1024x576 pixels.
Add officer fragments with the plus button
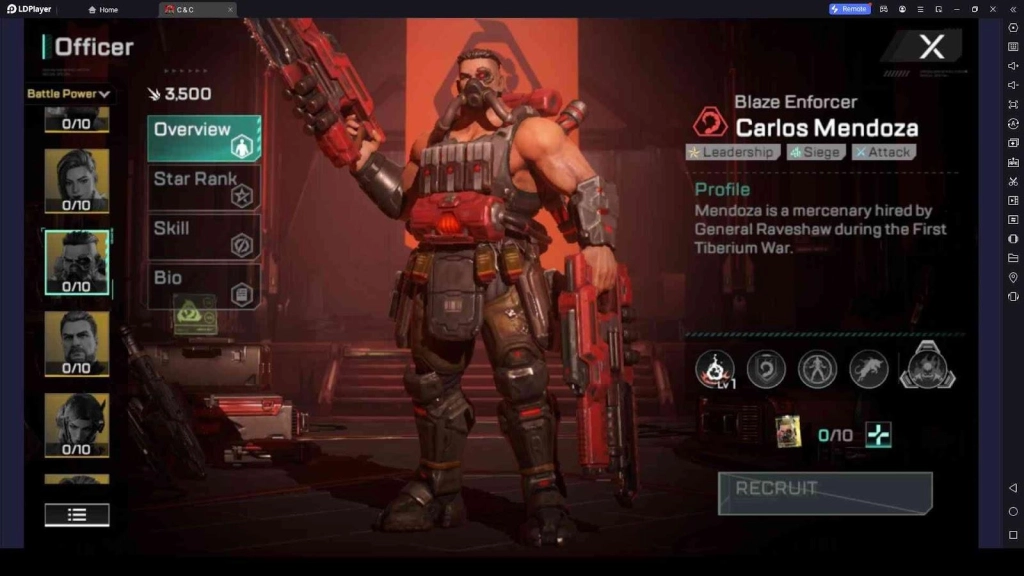[x=878, y=435]
